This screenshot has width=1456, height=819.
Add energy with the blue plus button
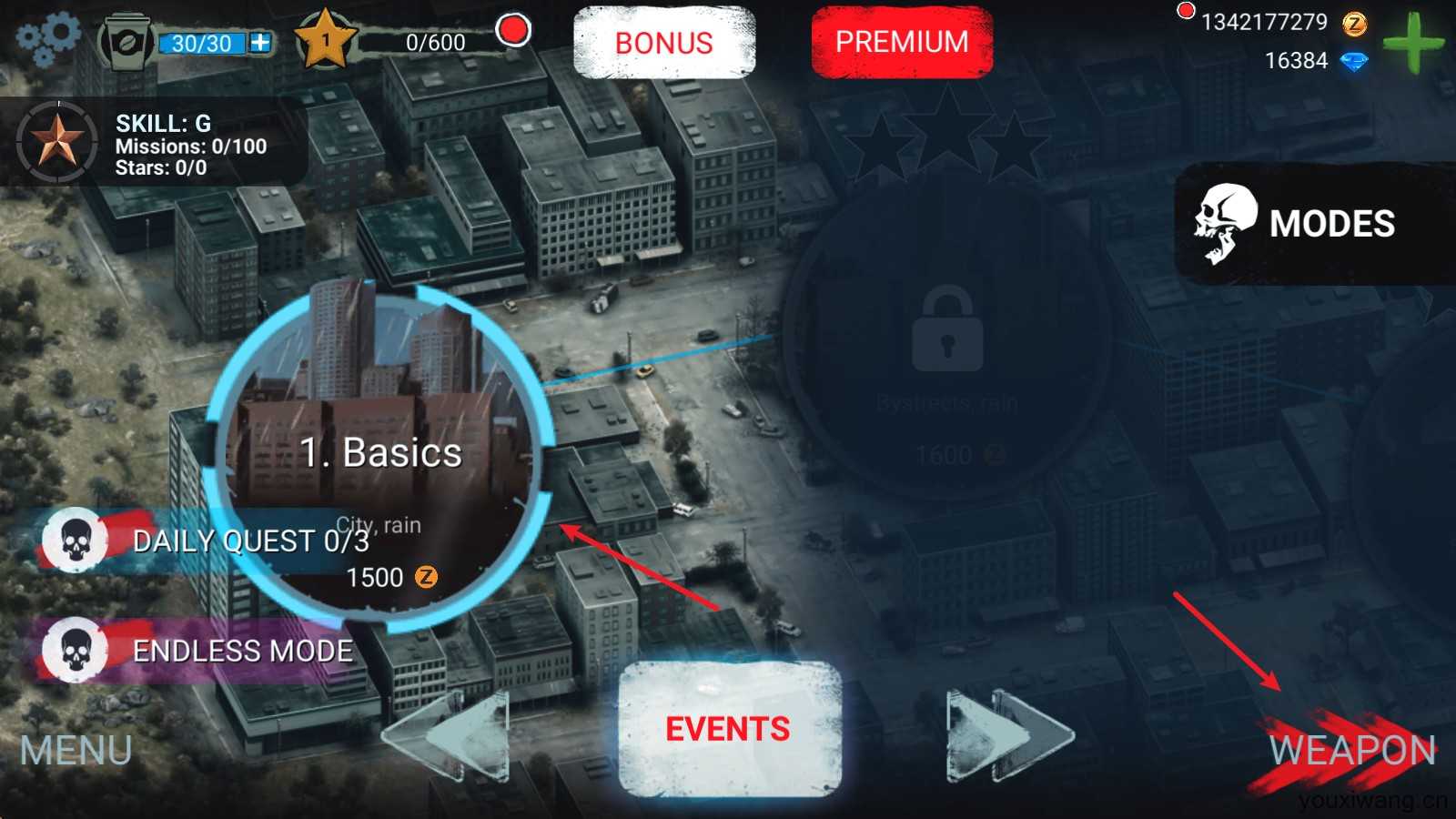click(x=260, y=43)
